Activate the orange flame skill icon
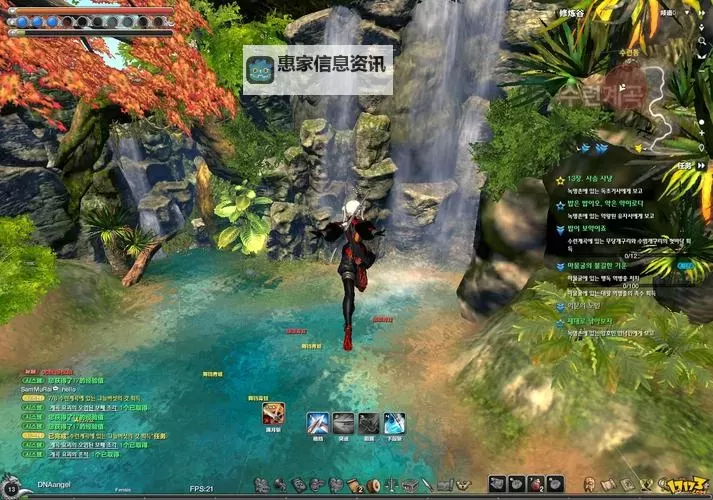 tap(273, 412)
